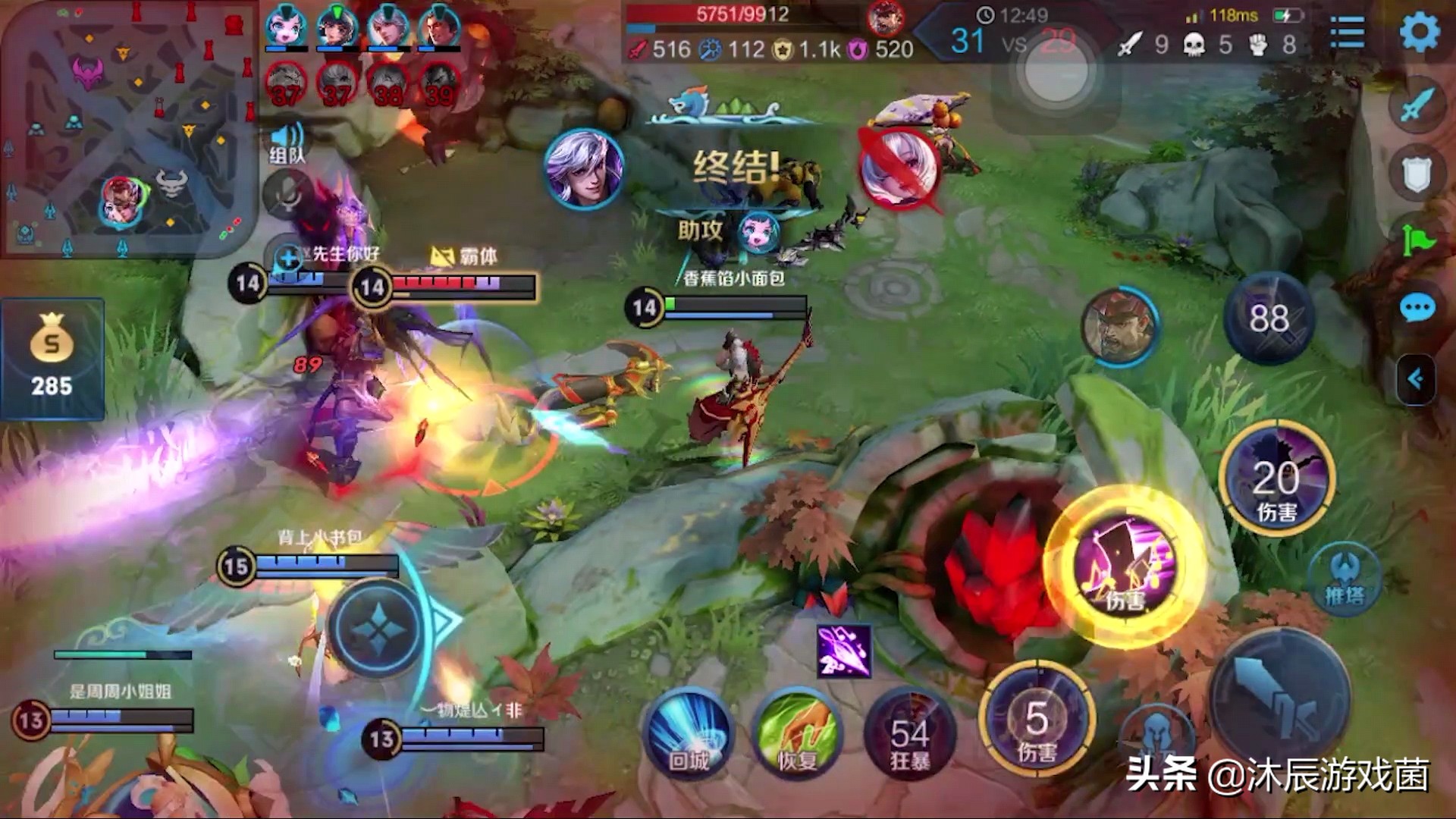
Task: Use the 回城 recall ability
Action: click(x=688, y=733)
